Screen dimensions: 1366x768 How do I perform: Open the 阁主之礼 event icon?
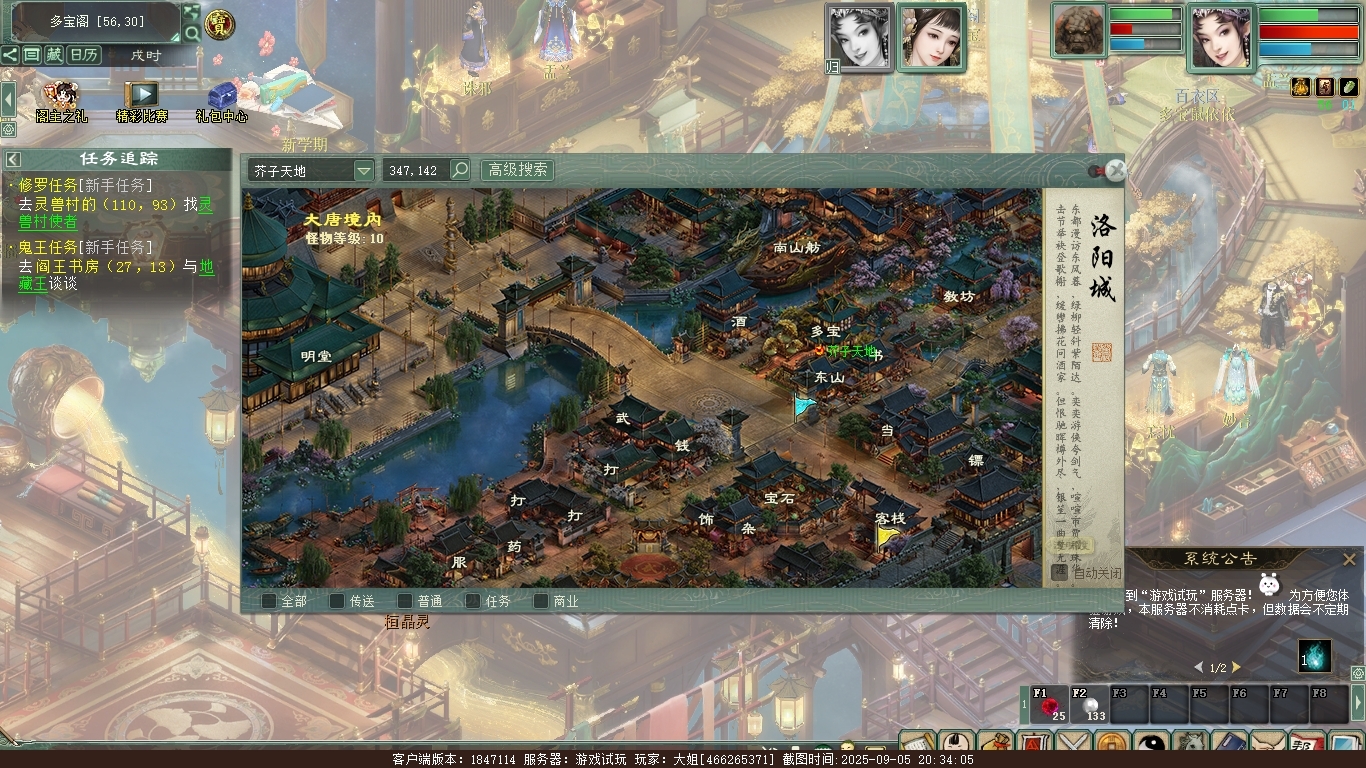pyautogui.click(x=60, y=97)
